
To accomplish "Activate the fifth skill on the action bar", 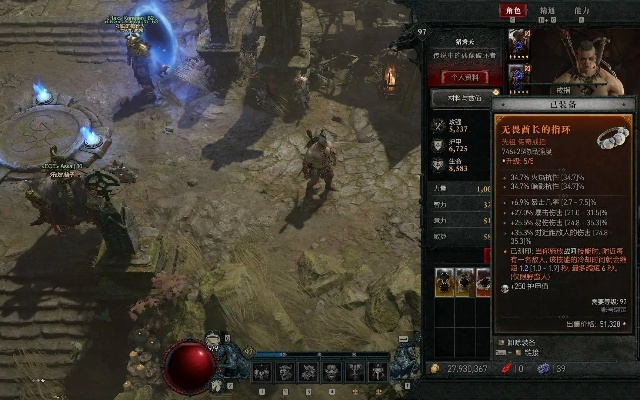I will tap(354, 371).
